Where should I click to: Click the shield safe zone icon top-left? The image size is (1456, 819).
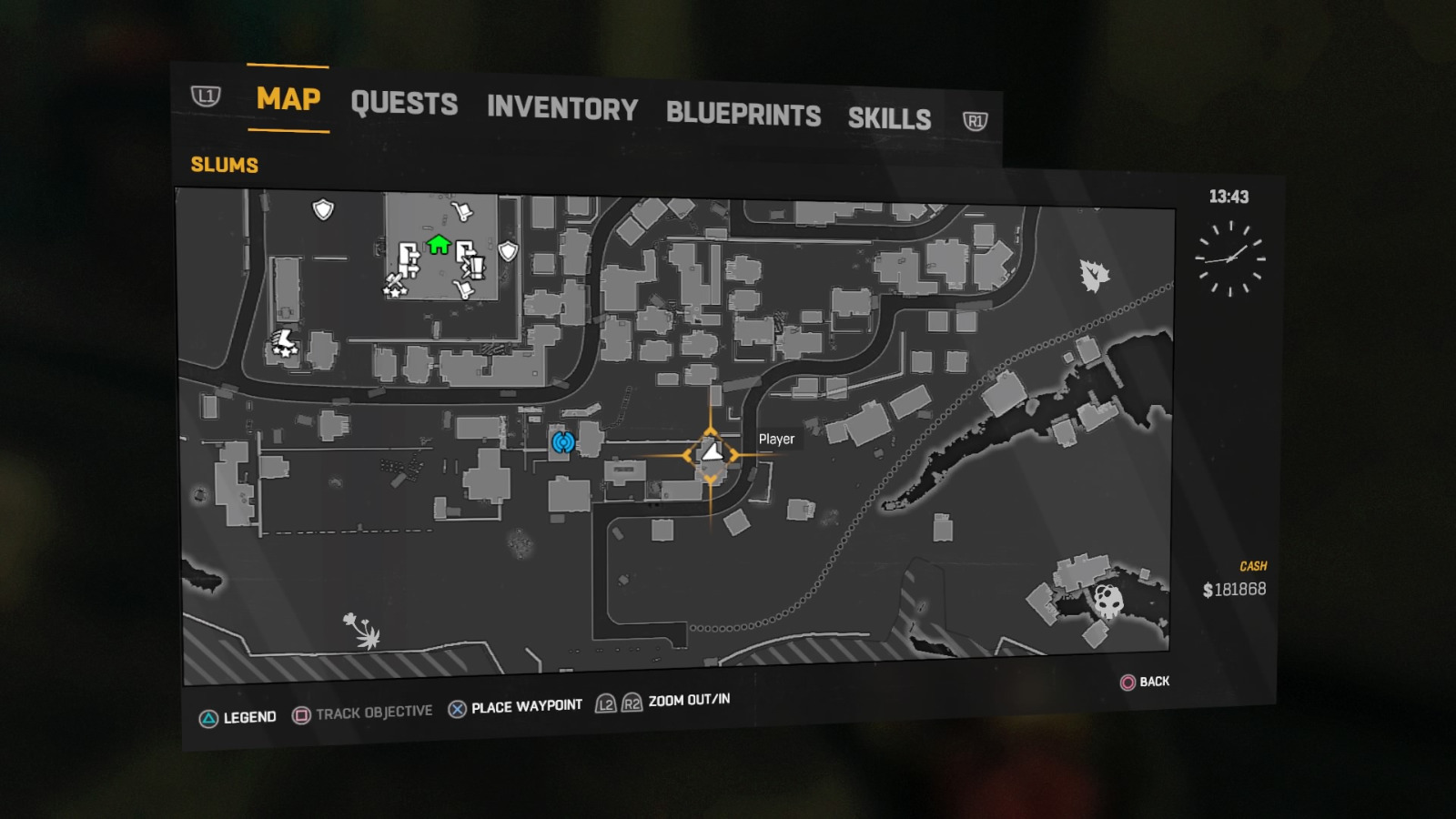pos(323,210)
